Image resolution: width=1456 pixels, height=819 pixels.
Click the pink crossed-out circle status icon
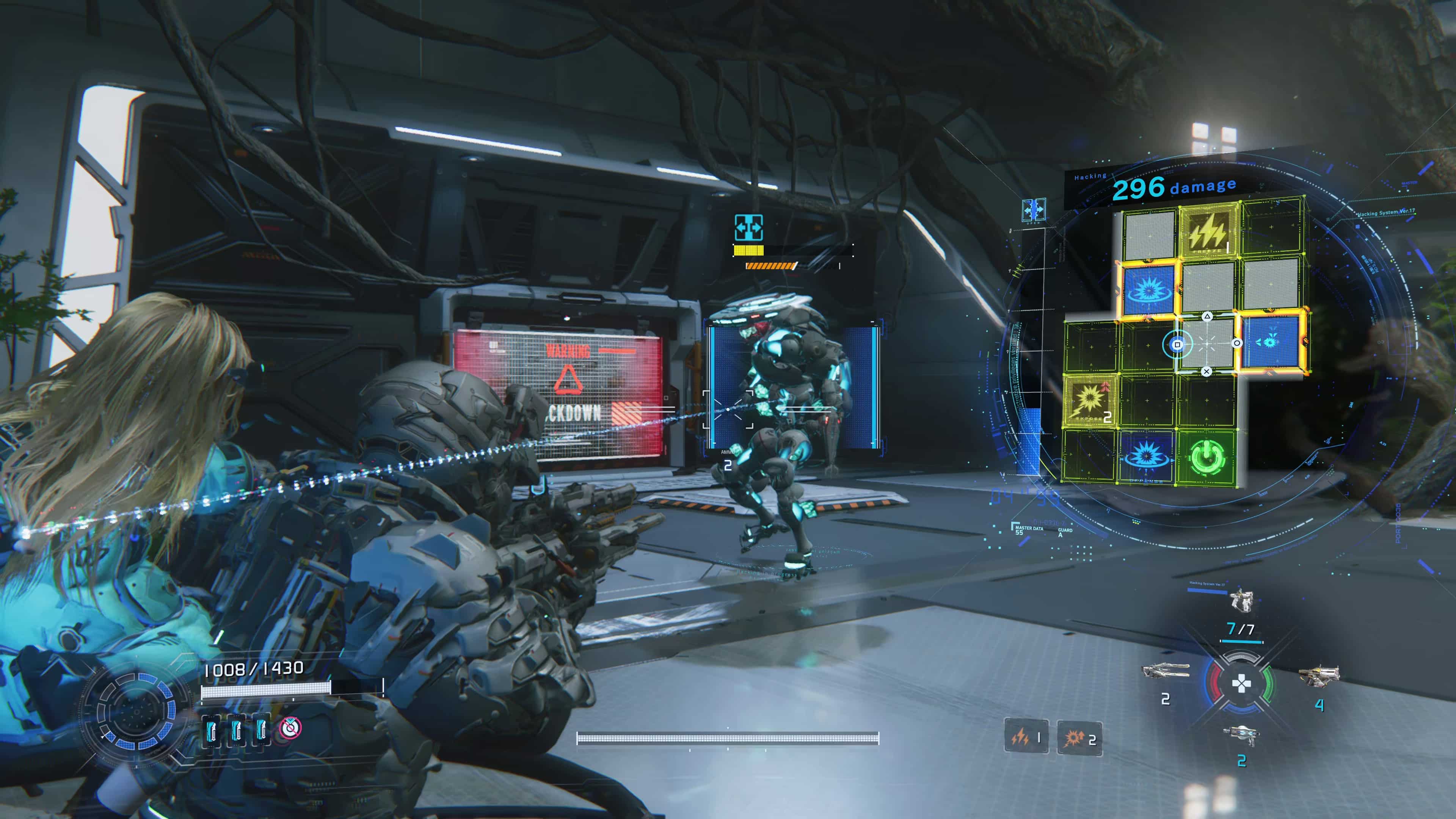290,728
